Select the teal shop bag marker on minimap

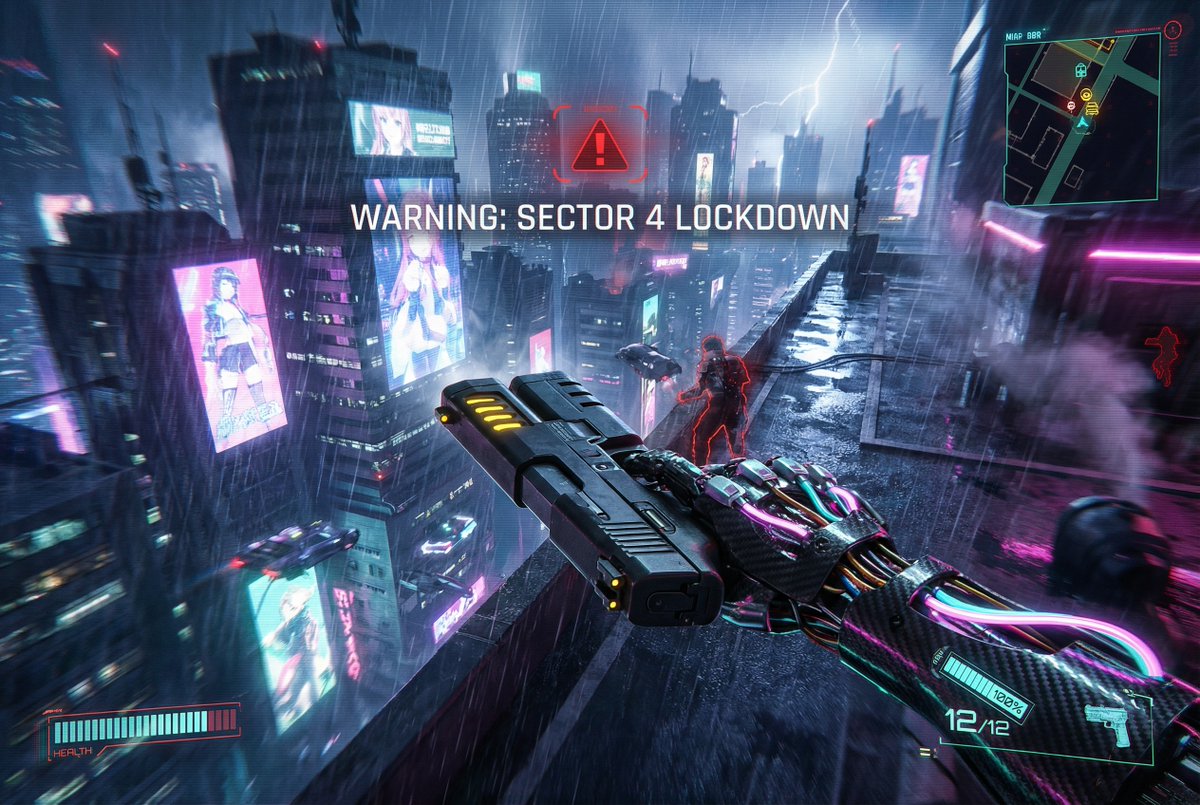click(x=1080, y=71)
